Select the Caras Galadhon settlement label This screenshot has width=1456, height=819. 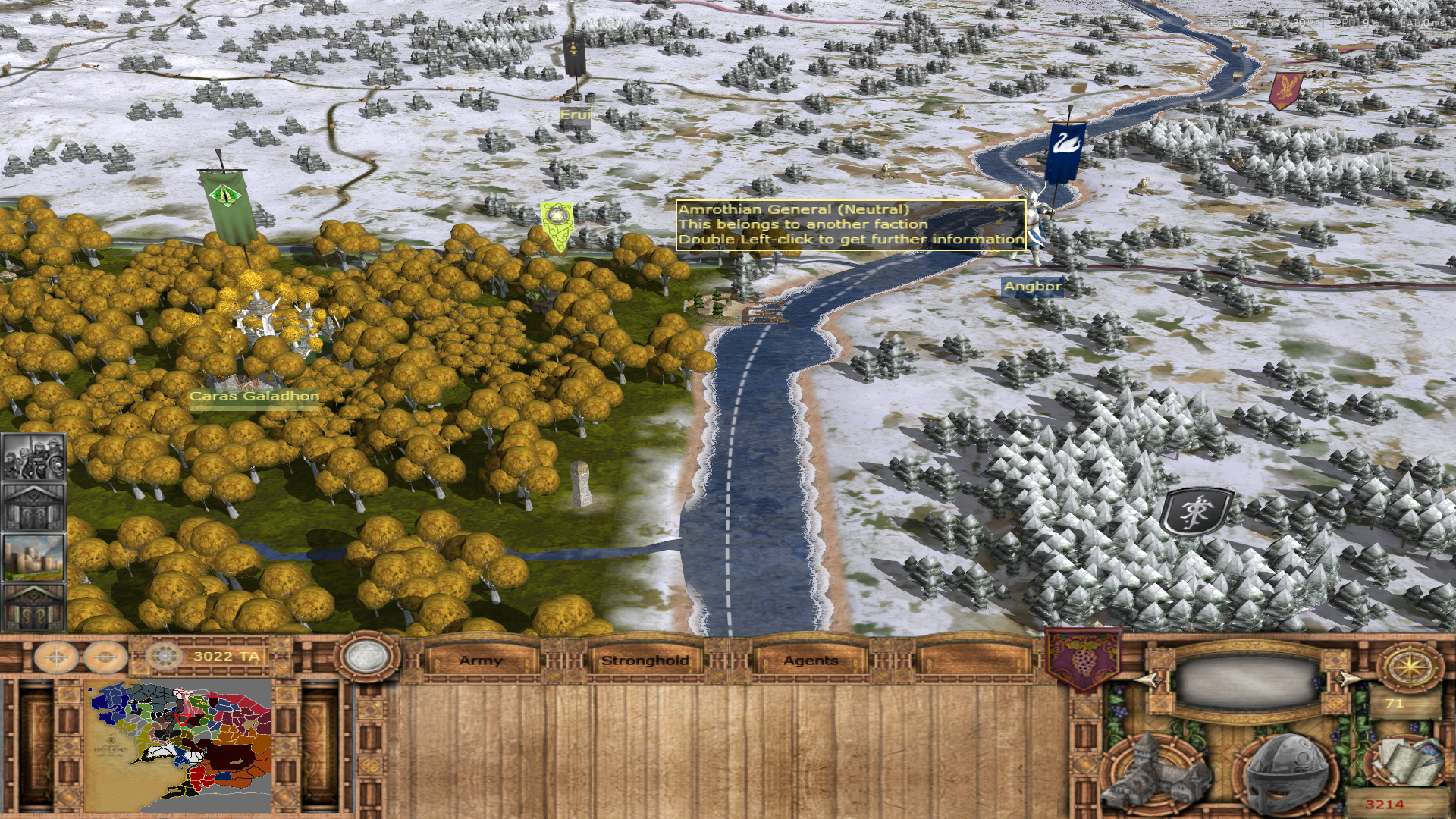(x=254, y=396)
